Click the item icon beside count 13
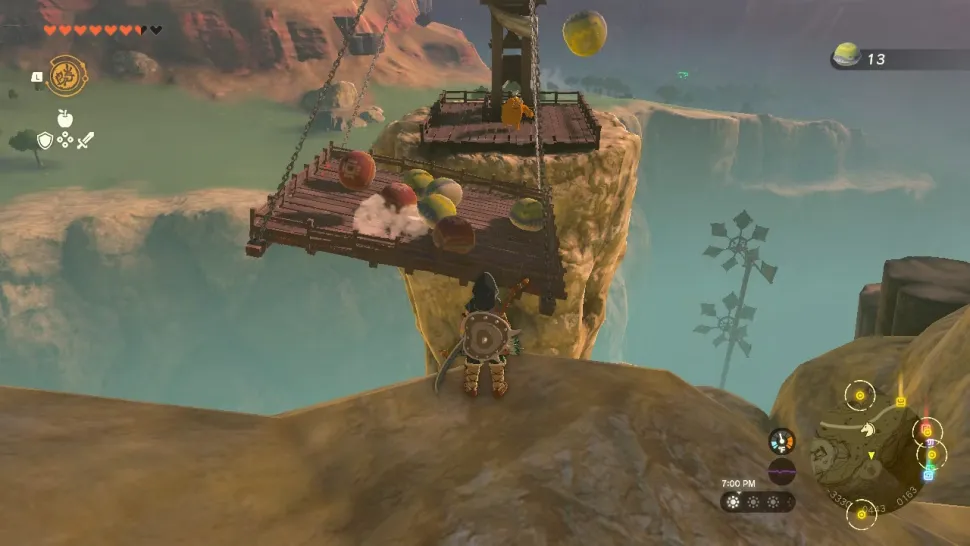Image resolution: width=970 pixels, height=546 pixels. pyautogui.click(x=847, y=56)
